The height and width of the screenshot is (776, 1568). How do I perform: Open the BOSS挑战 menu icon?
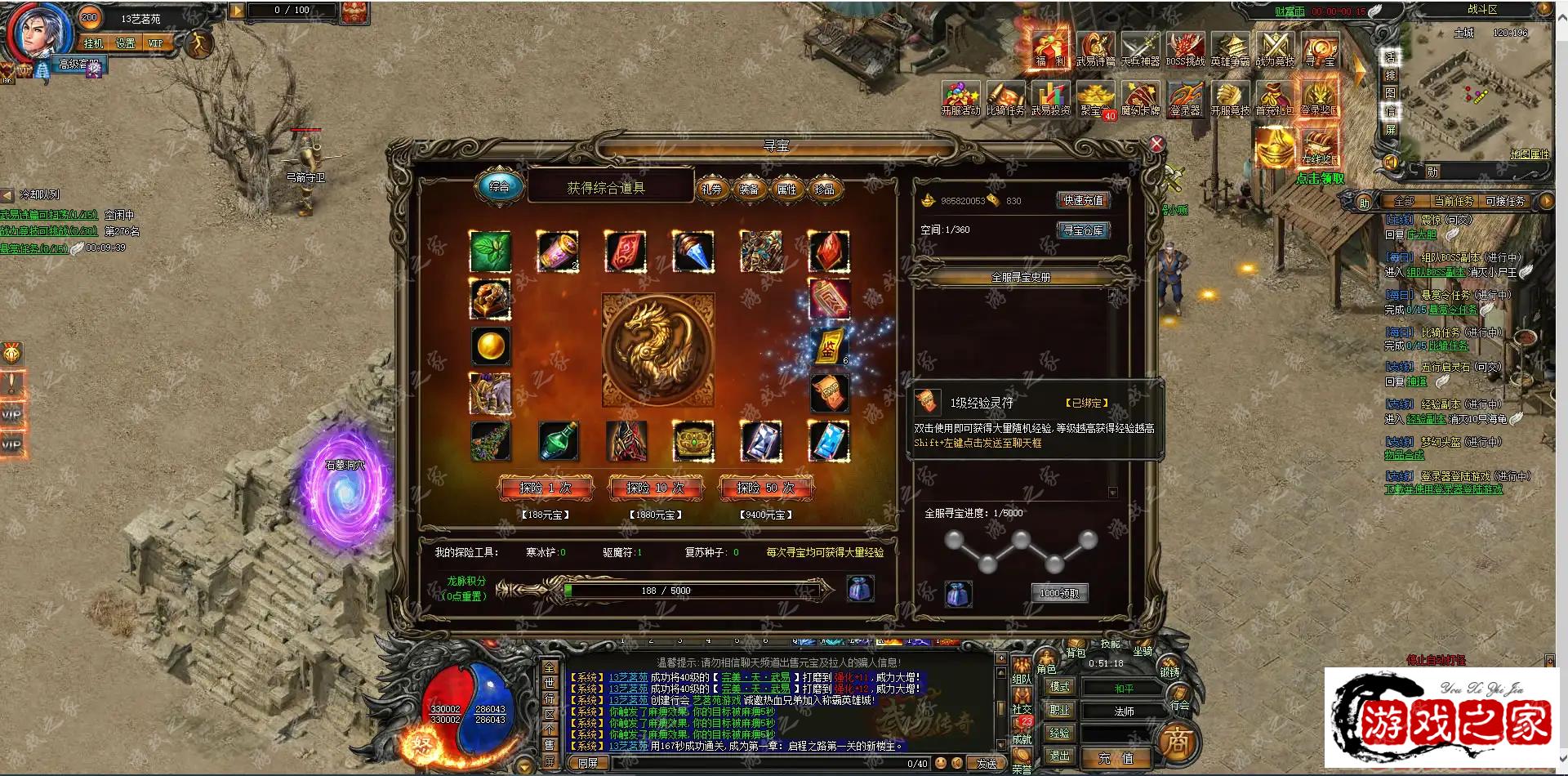click(1185, 50)
